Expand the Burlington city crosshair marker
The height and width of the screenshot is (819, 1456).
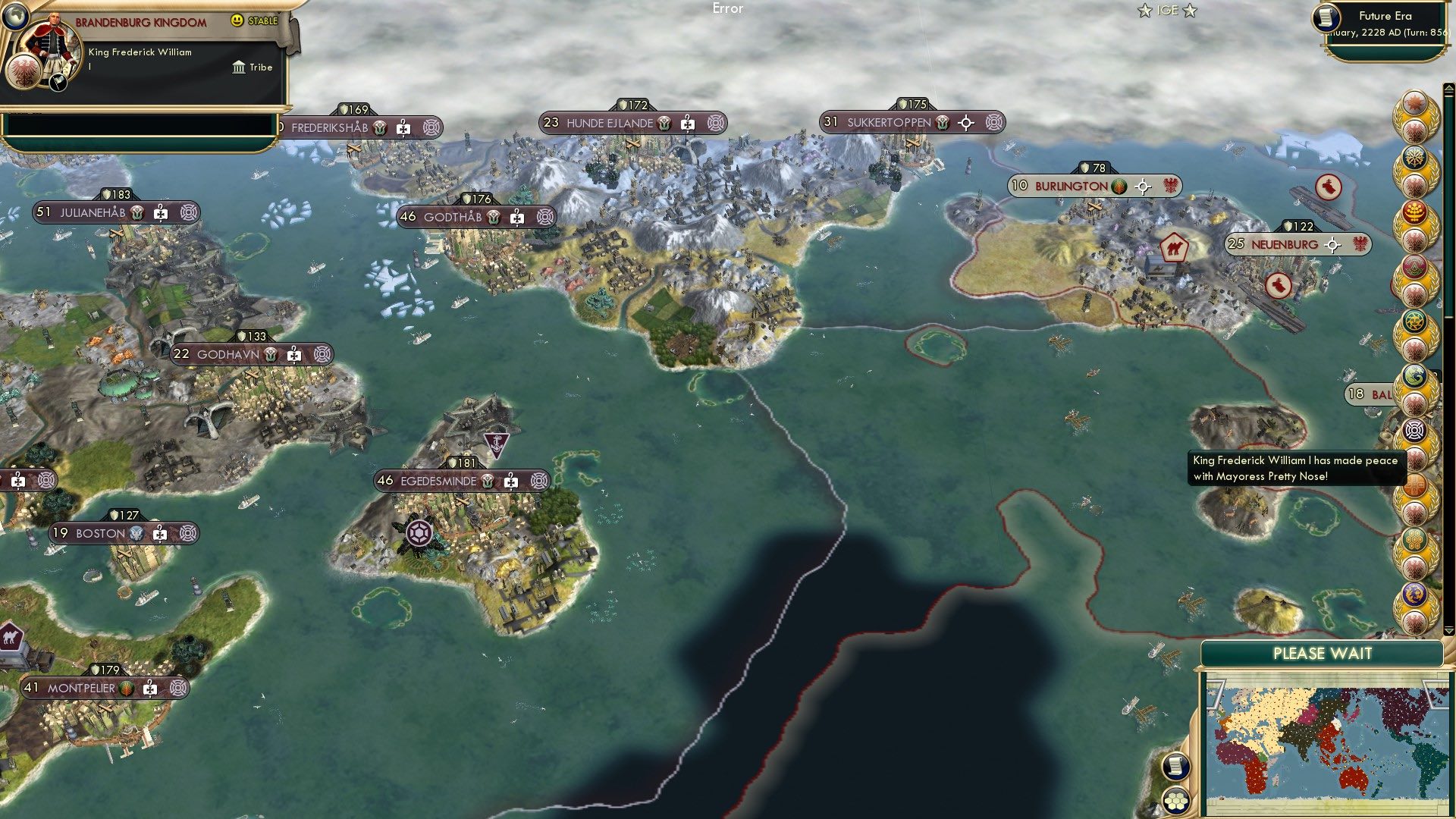1142,184
